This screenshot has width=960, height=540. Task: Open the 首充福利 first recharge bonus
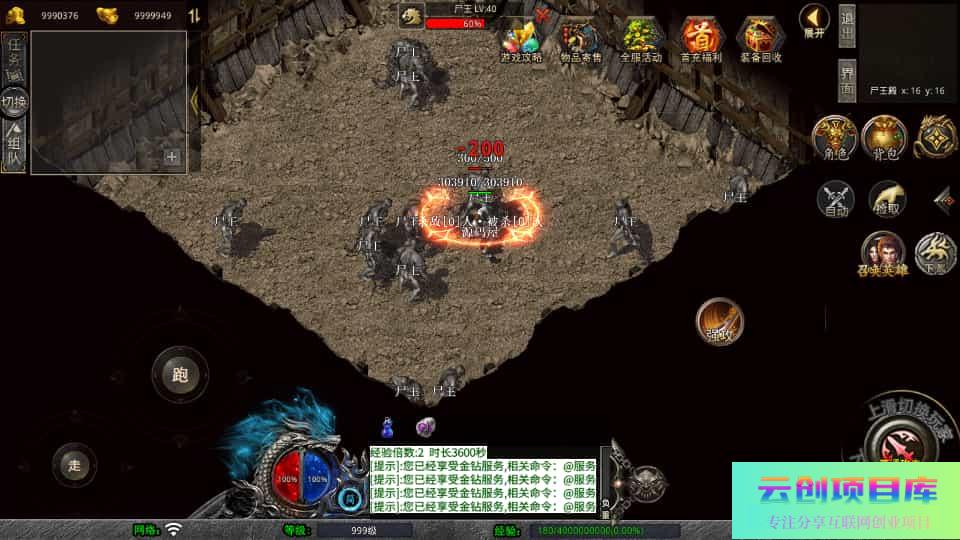pos(701,40)
